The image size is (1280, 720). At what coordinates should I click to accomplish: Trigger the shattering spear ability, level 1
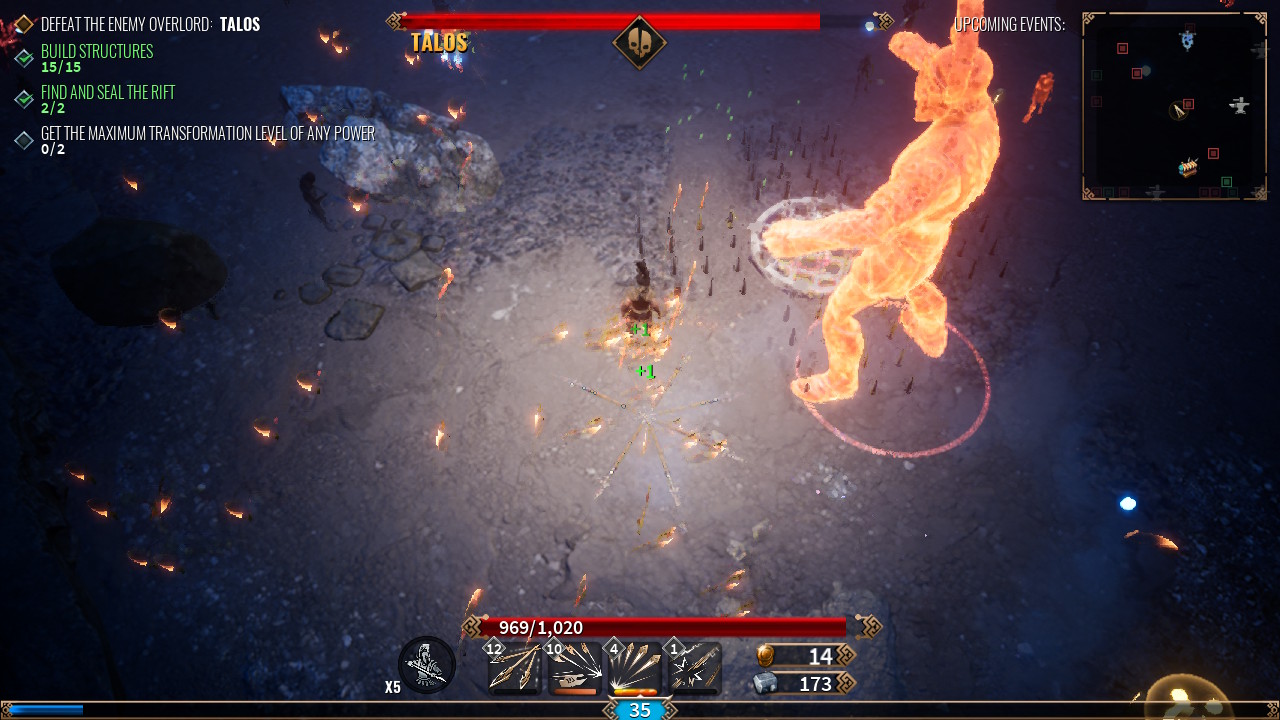click(694, 667)
